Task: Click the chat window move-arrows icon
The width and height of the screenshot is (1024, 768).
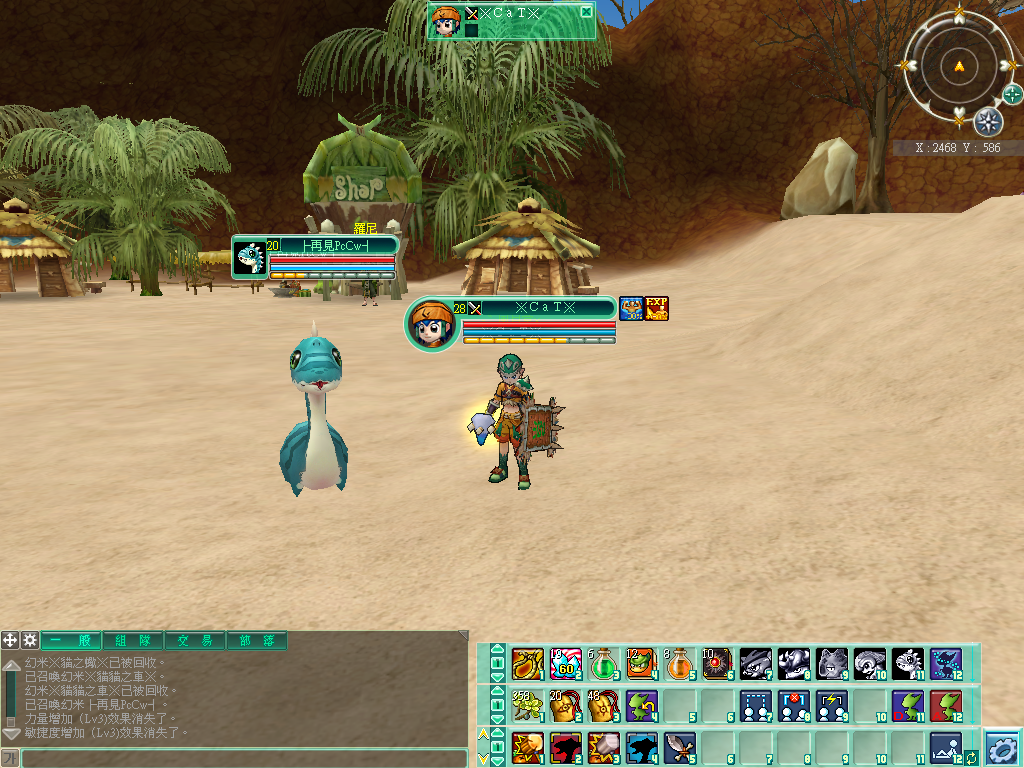Action: [x=10, y=640]
